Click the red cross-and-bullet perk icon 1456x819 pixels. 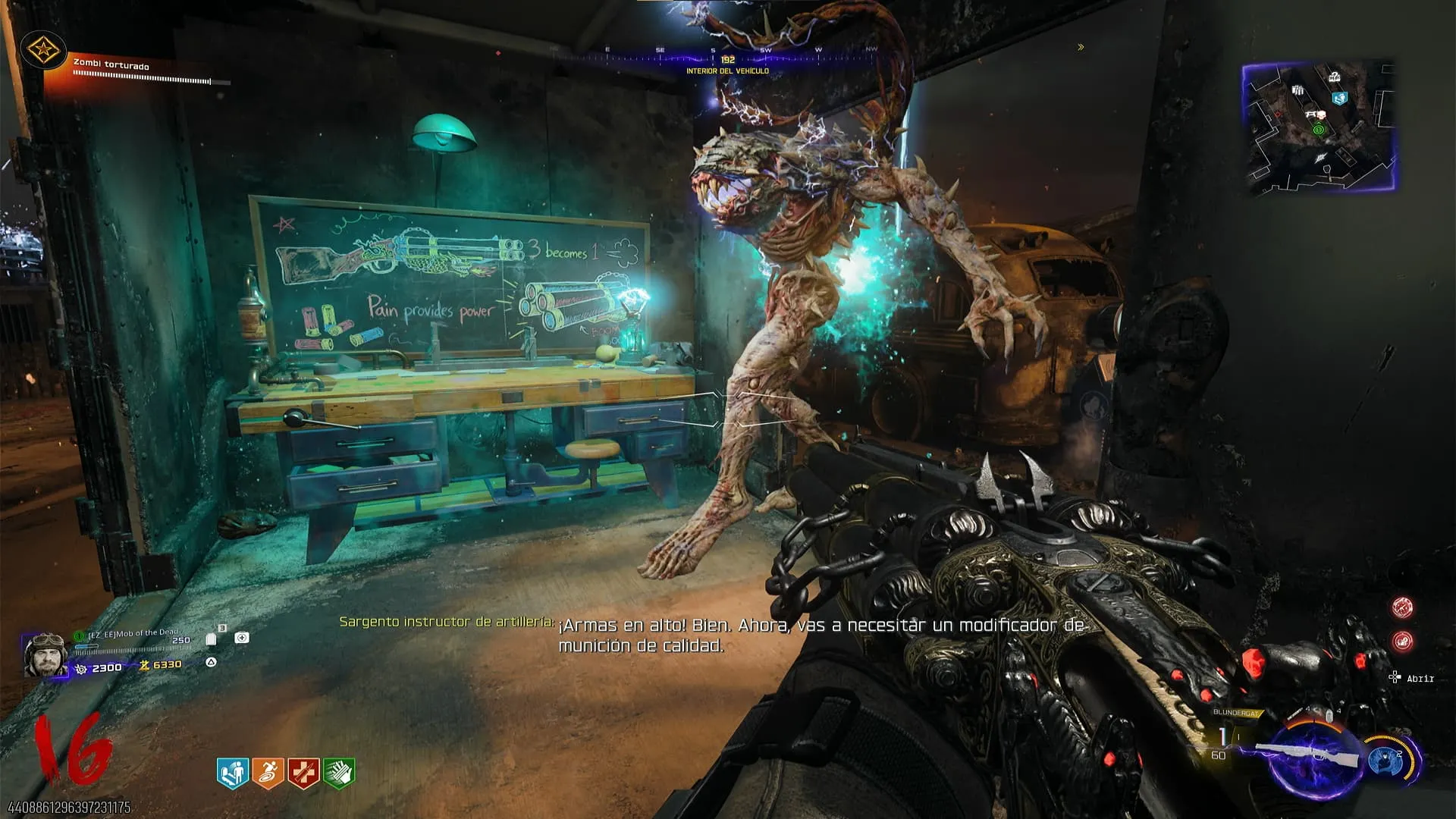click(x=303, y=773)
